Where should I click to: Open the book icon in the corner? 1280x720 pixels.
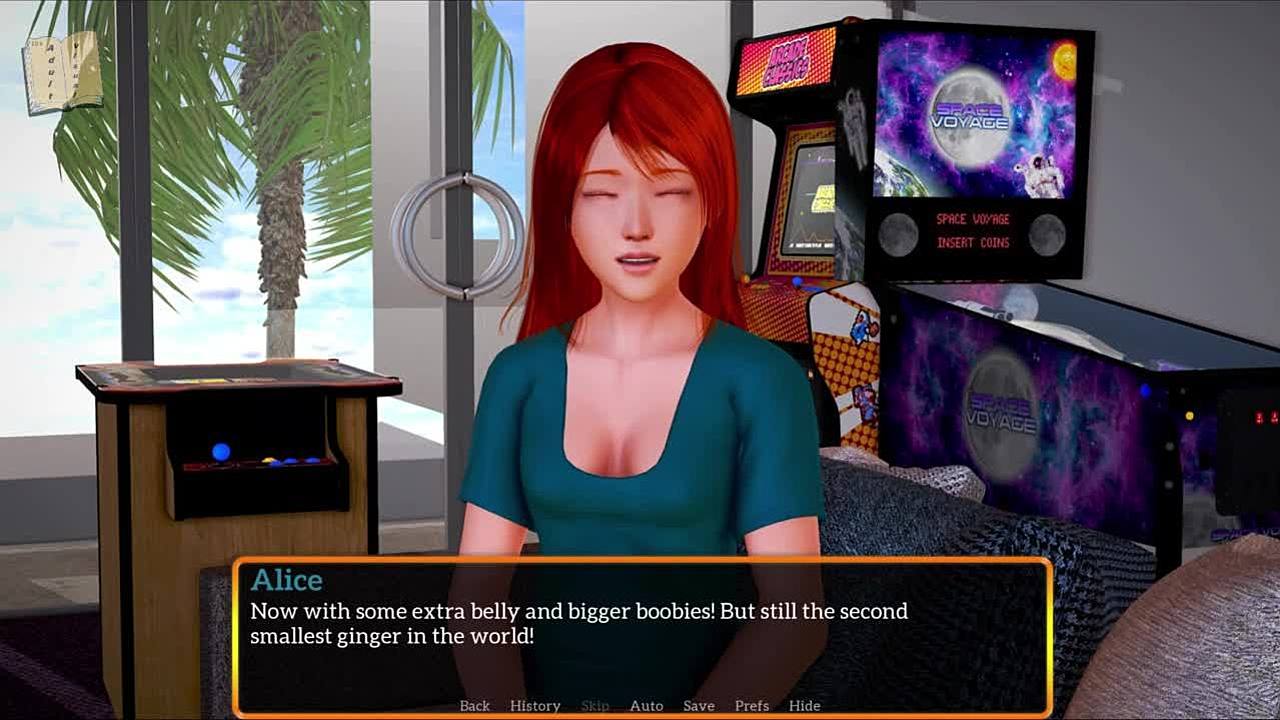[x=62, y=72]
